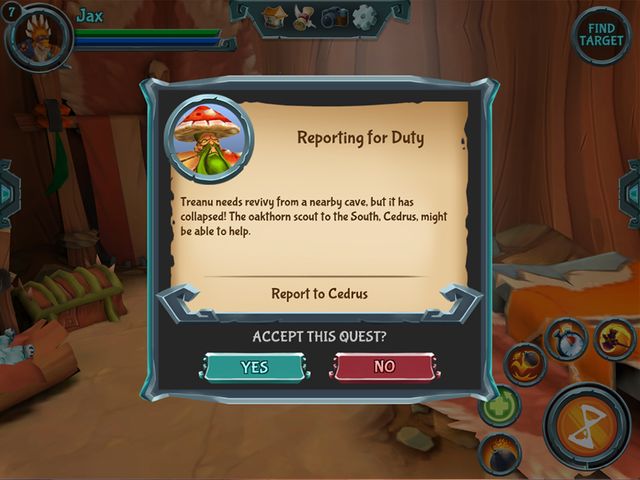Open the camera icon in the top toolbar
Image resolution: width=640 pixels, height=480 pixels.
coord(334,16)
